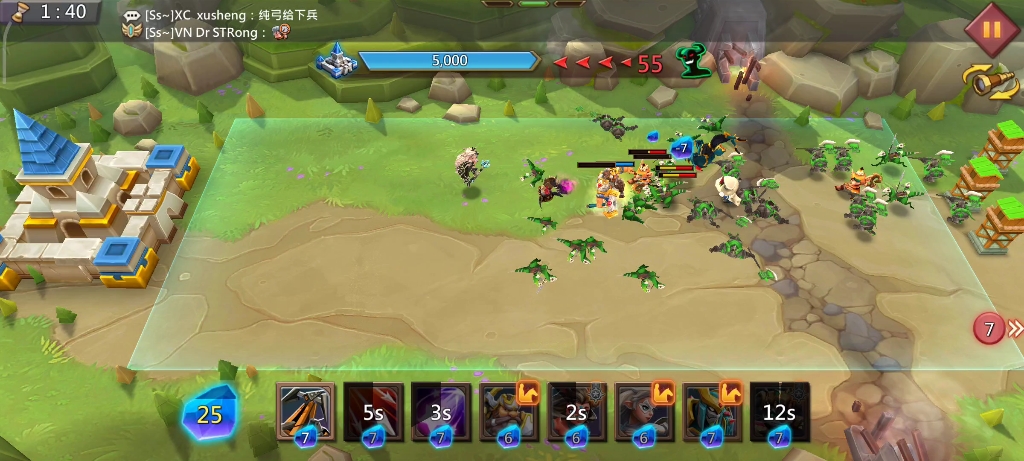Expand the red 7 arrow indicator

(998, 328)
